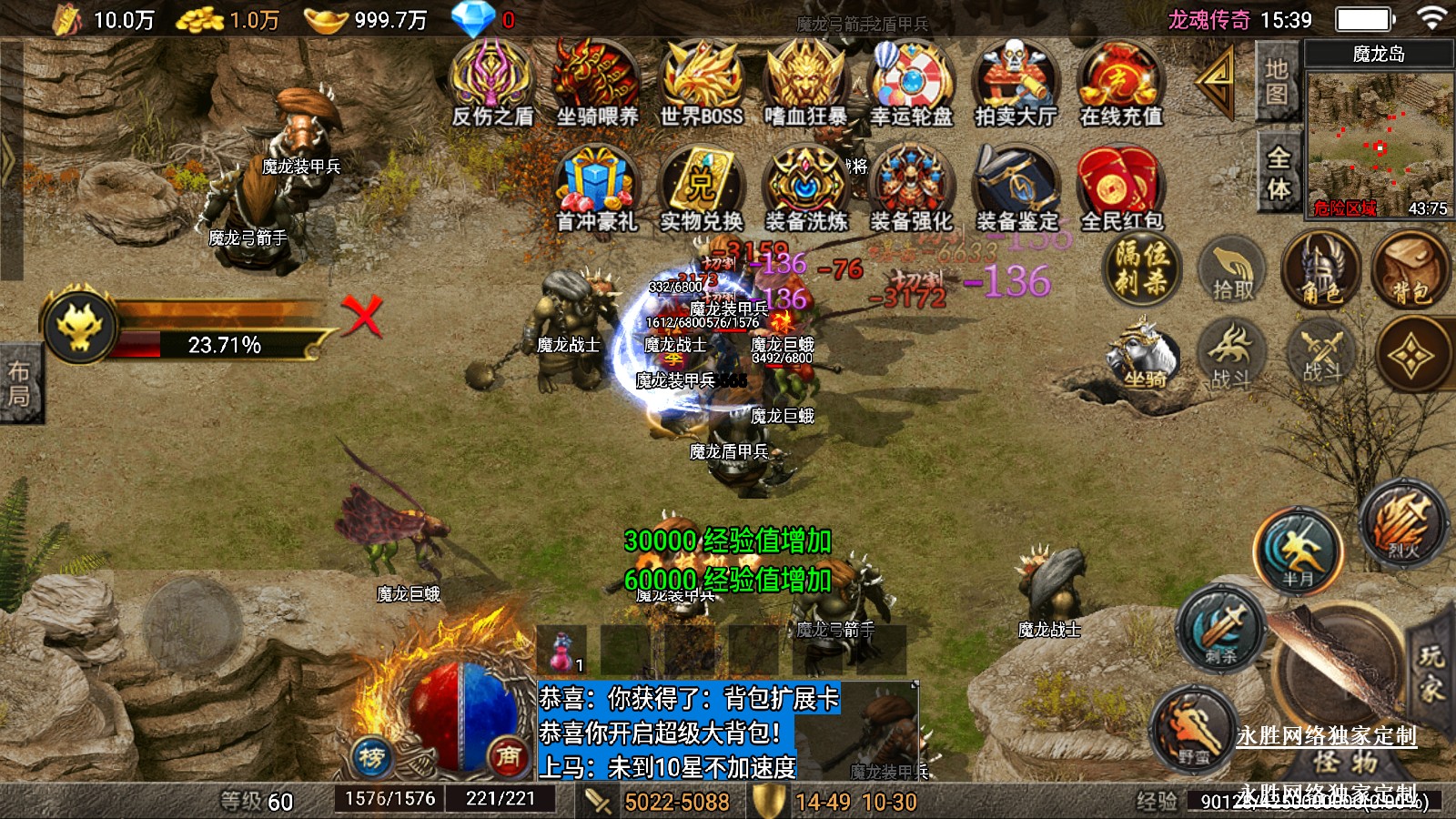
Task: Open 装备强化 equipment enhancement
Action: tap(911, 187)
